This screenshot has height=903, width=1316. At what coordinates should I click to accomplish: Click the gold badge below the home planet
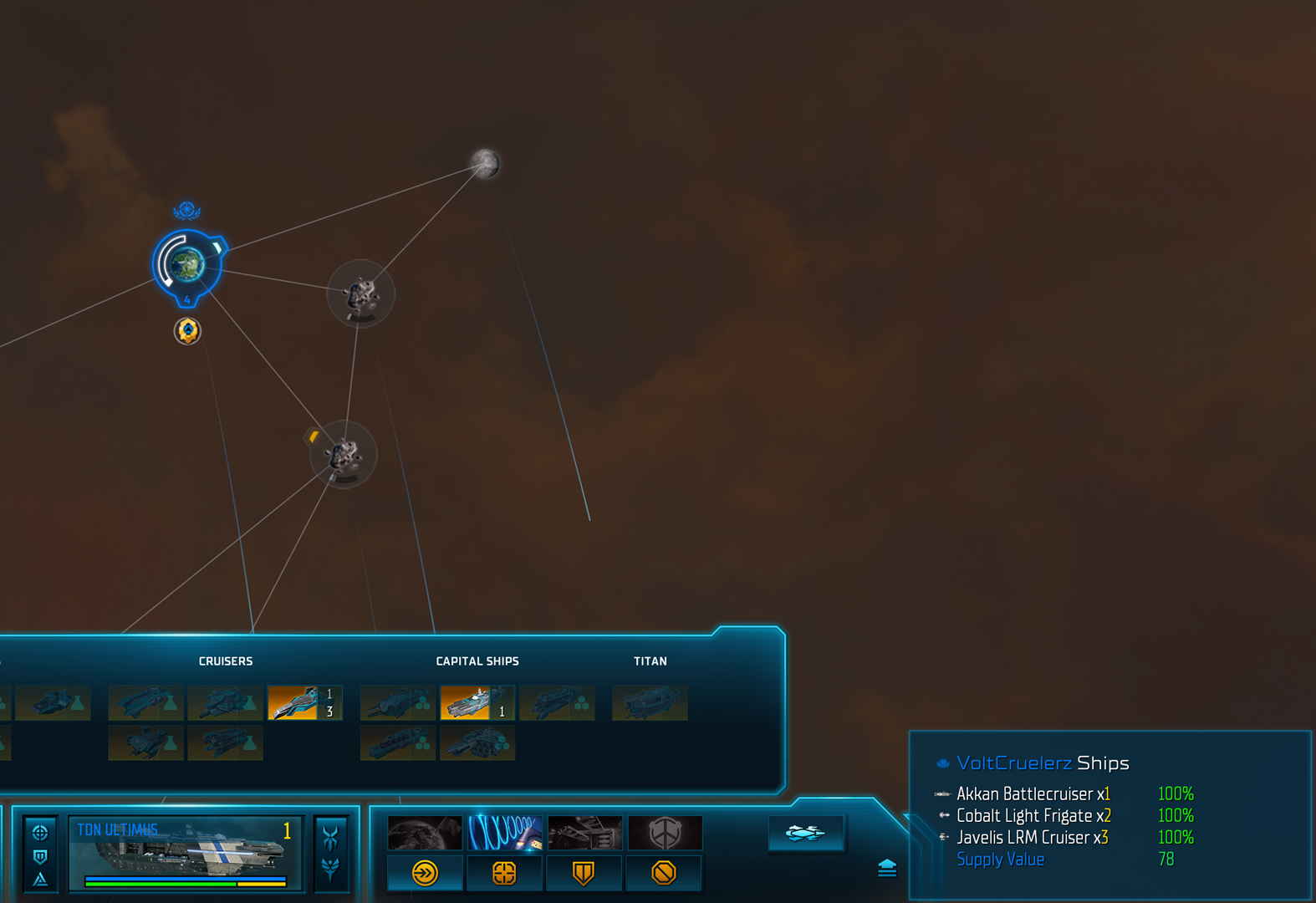tap(187, 331)
